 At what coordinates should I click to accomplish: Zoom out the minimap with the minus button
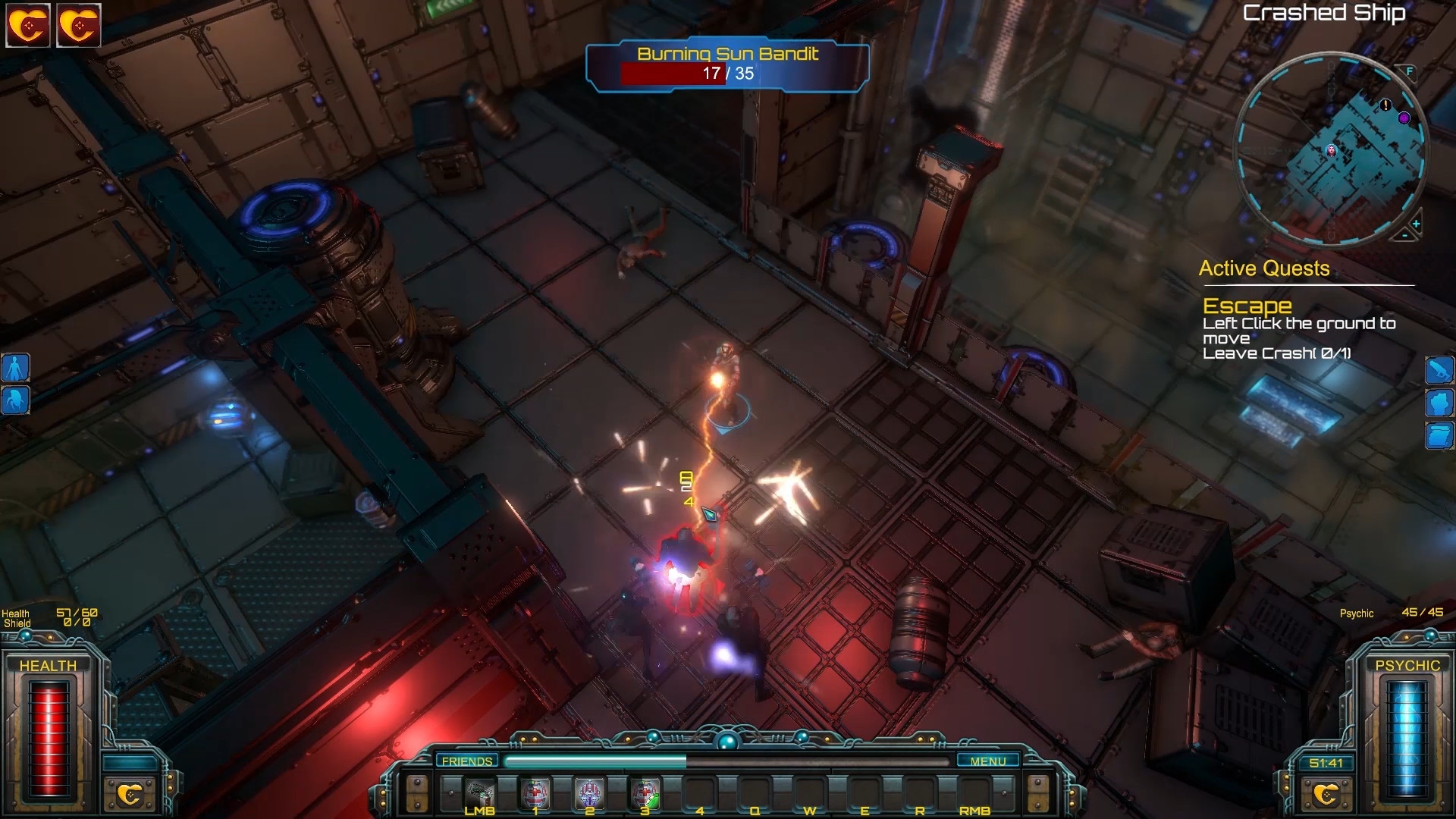pyautogui.click(x=1404, y=236)
